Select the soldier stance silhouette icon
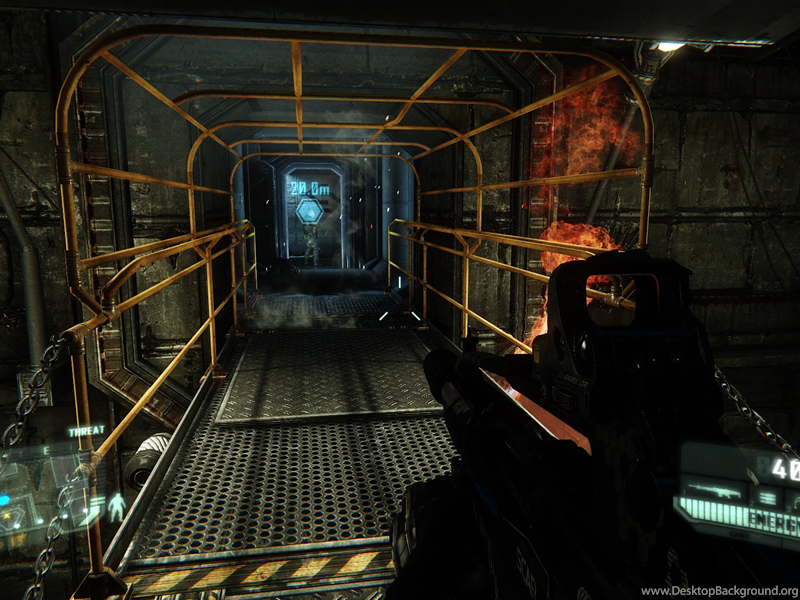Image resolution: width=800 pixels, height=600 pixels. [x=117, y=507]
